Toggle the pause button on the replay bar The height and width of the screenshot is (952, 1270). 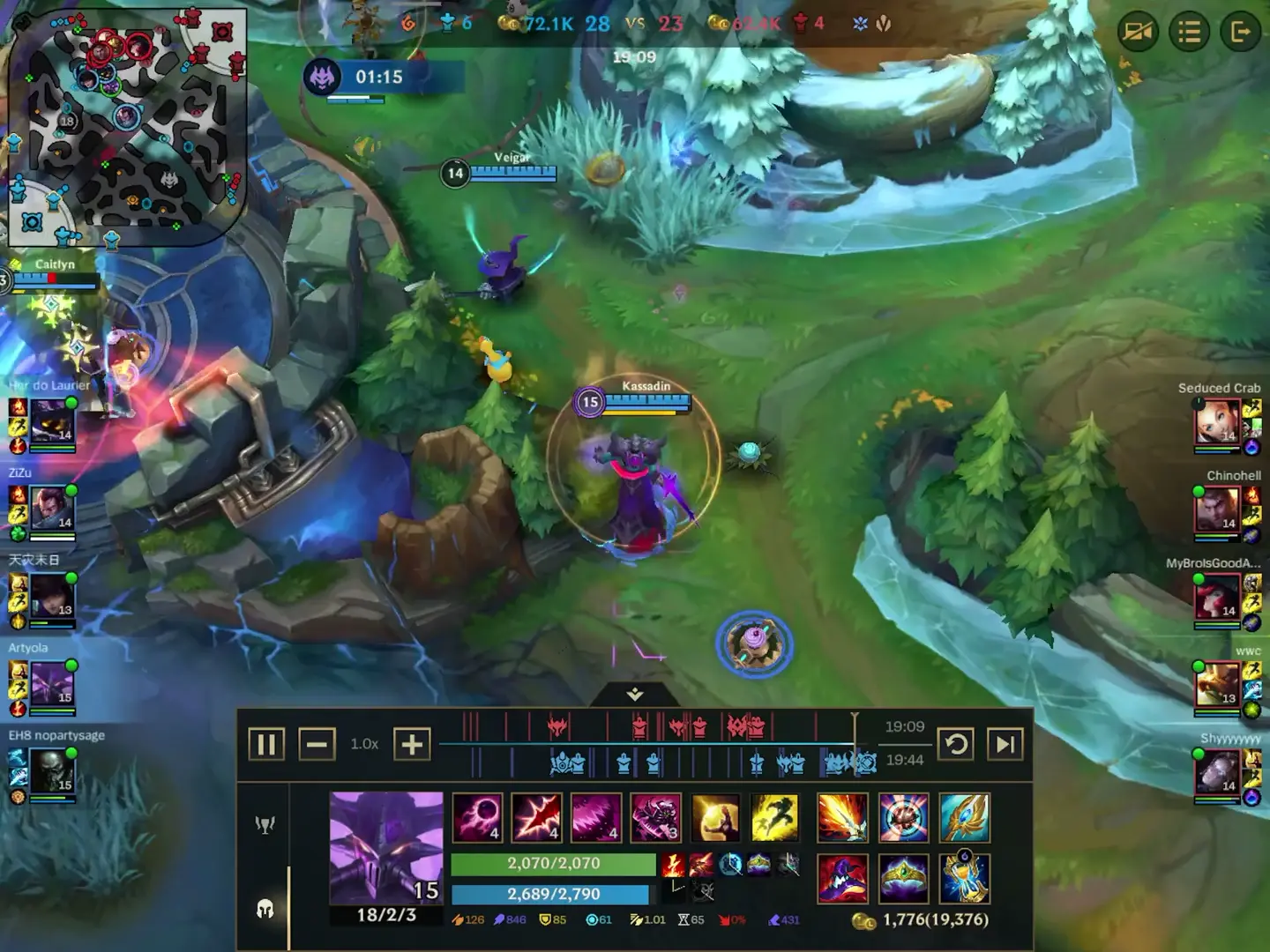pyautogui.click(x=268, y=745)
